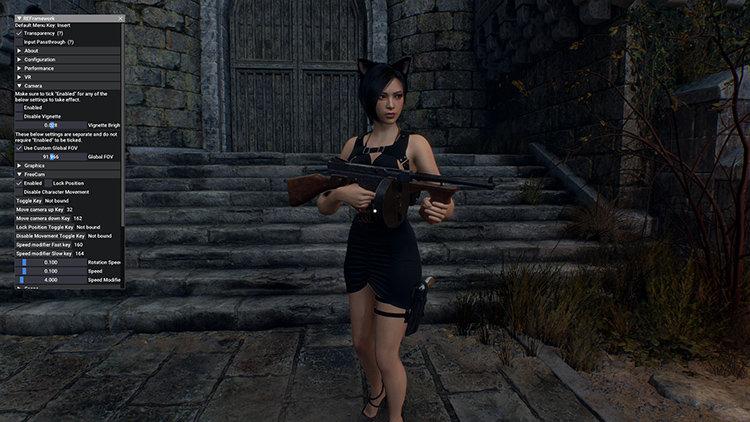Screen dimensions: 750x422
Task: Adjust the Global FOV slider
Action: [50, 157]
